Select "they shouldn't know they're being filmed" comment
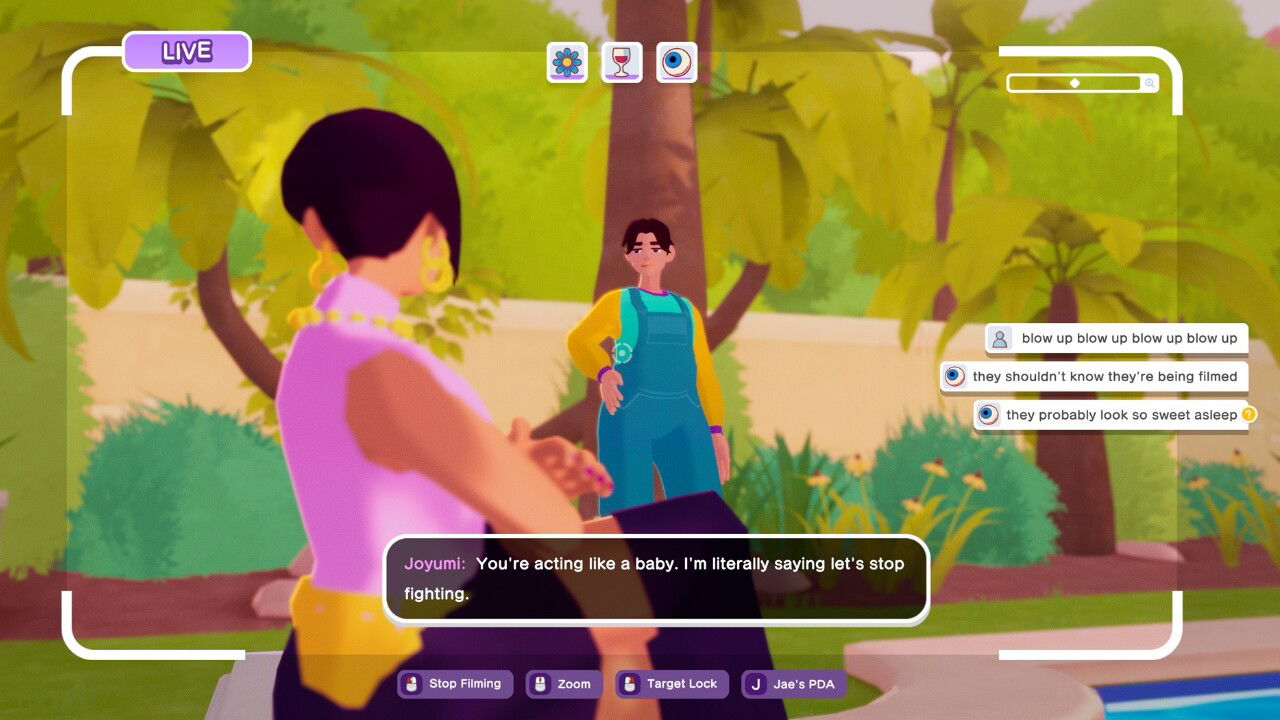The height and width of the screenshot is (720, 1280). pyautogui.click(x=1094, y=377)
